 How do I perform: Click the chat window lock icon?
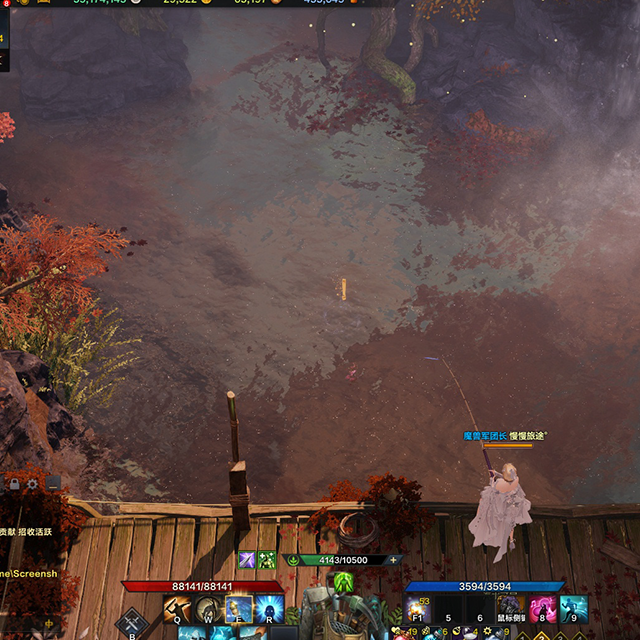[14, 484]
